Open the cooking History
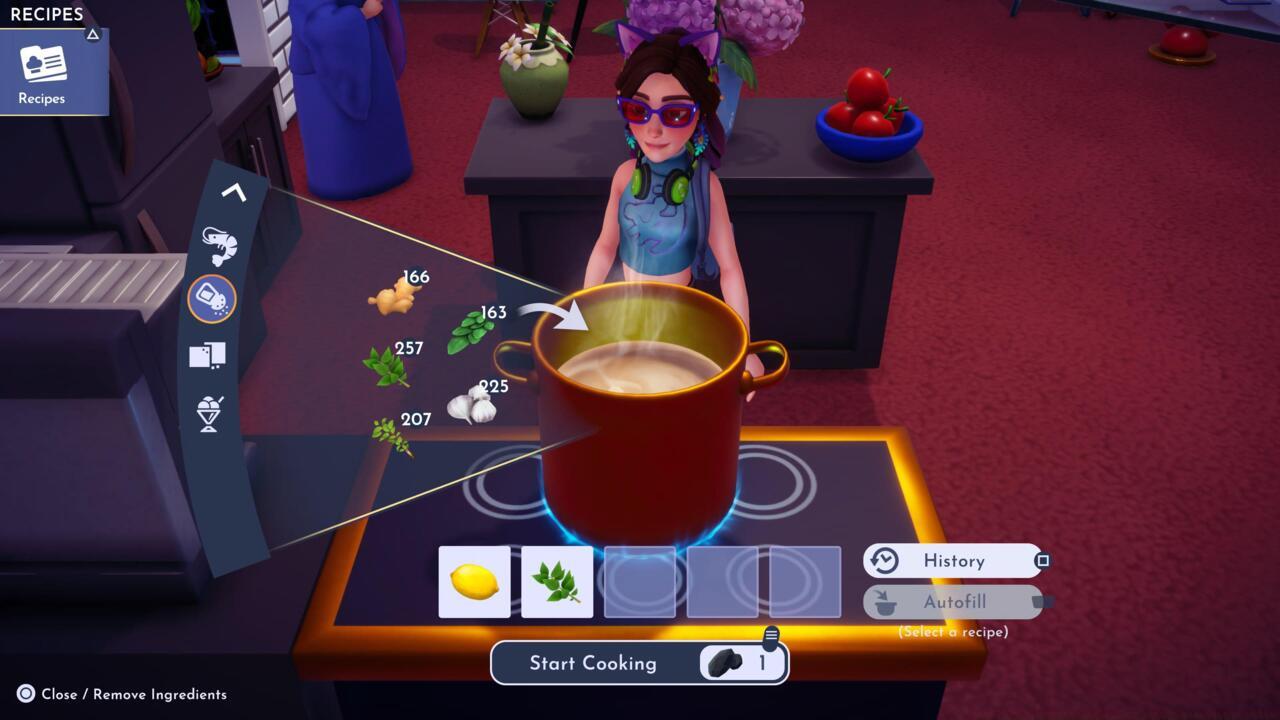The image size is (1280, 720). (x=953, y=561)
